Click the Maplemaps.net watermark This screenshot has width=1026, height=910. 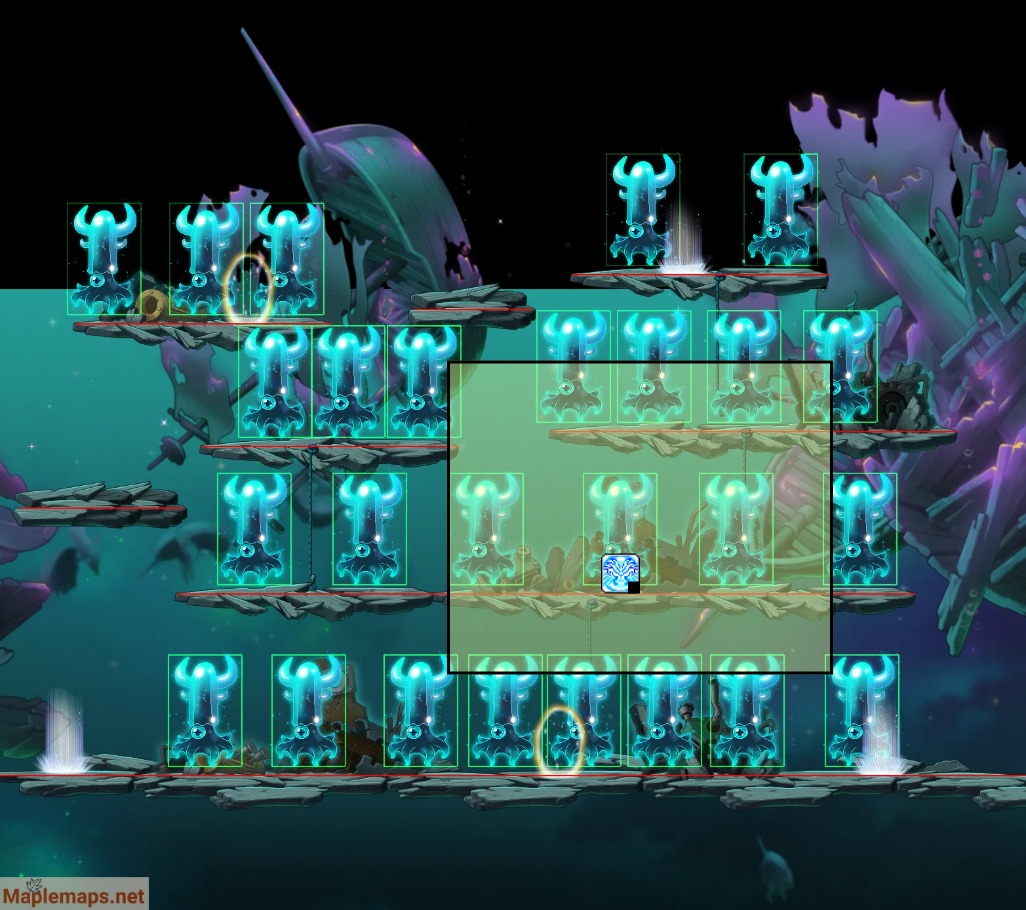click(x=74, y=895)
